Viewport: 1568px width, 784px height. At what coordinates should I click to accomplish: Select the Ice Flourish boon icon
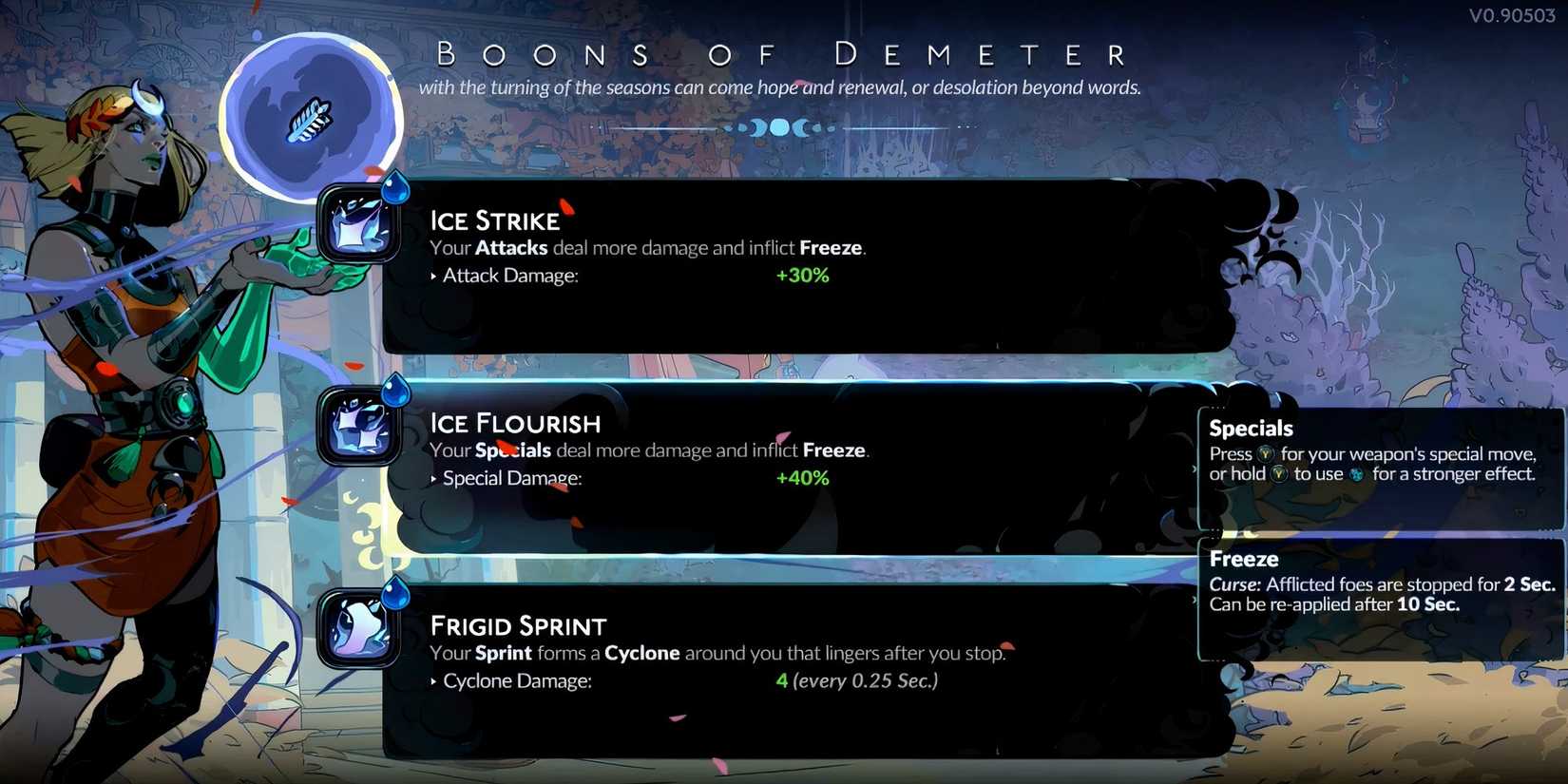click(359, 427)
